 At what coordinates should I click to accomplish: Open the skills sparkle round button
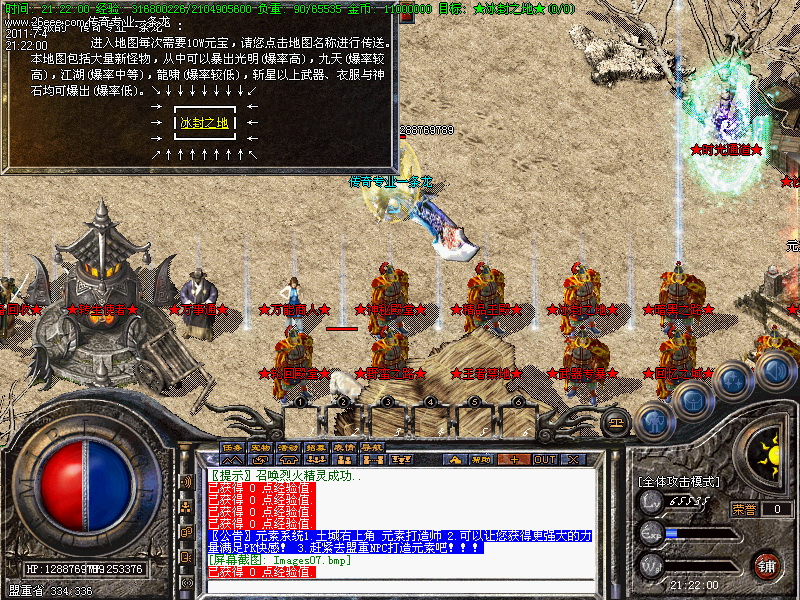pos(734,381)
